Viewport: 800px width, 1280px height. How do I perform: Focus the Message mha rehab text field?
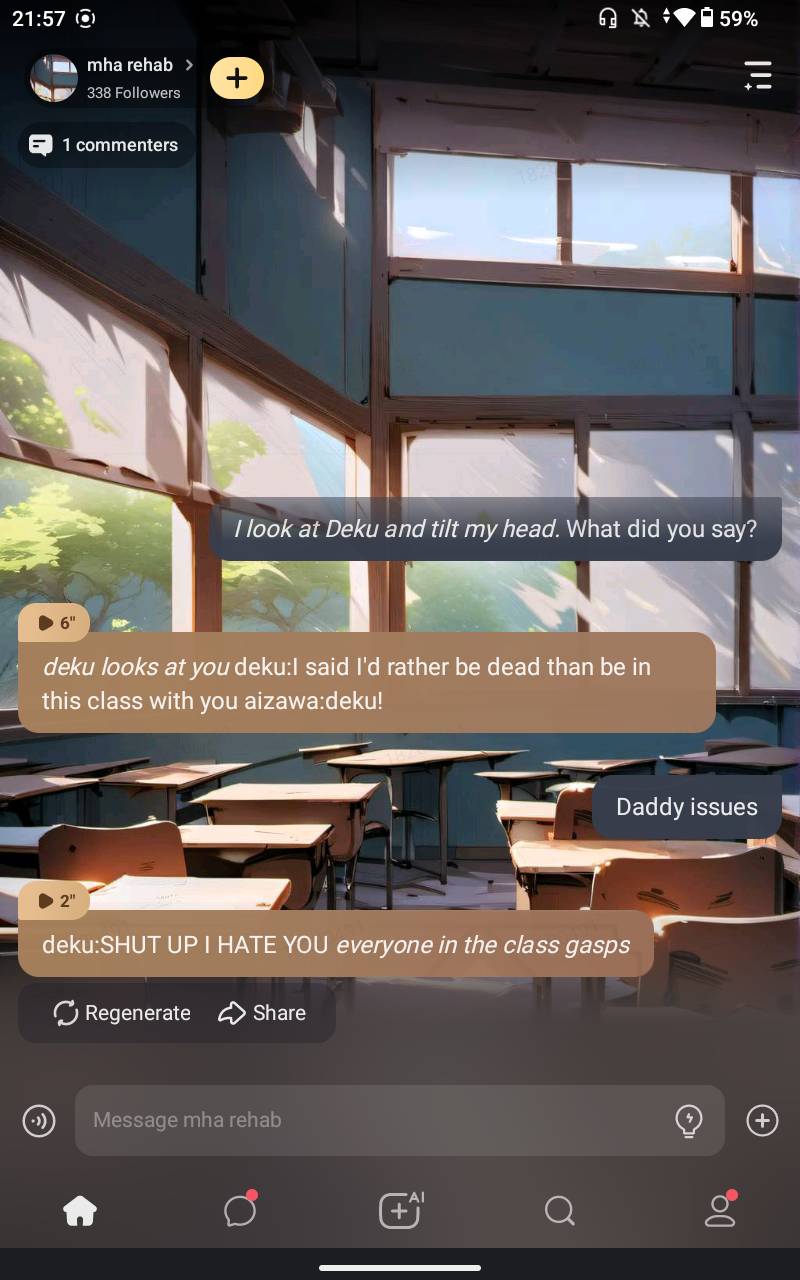click(x=370, y=1120)
